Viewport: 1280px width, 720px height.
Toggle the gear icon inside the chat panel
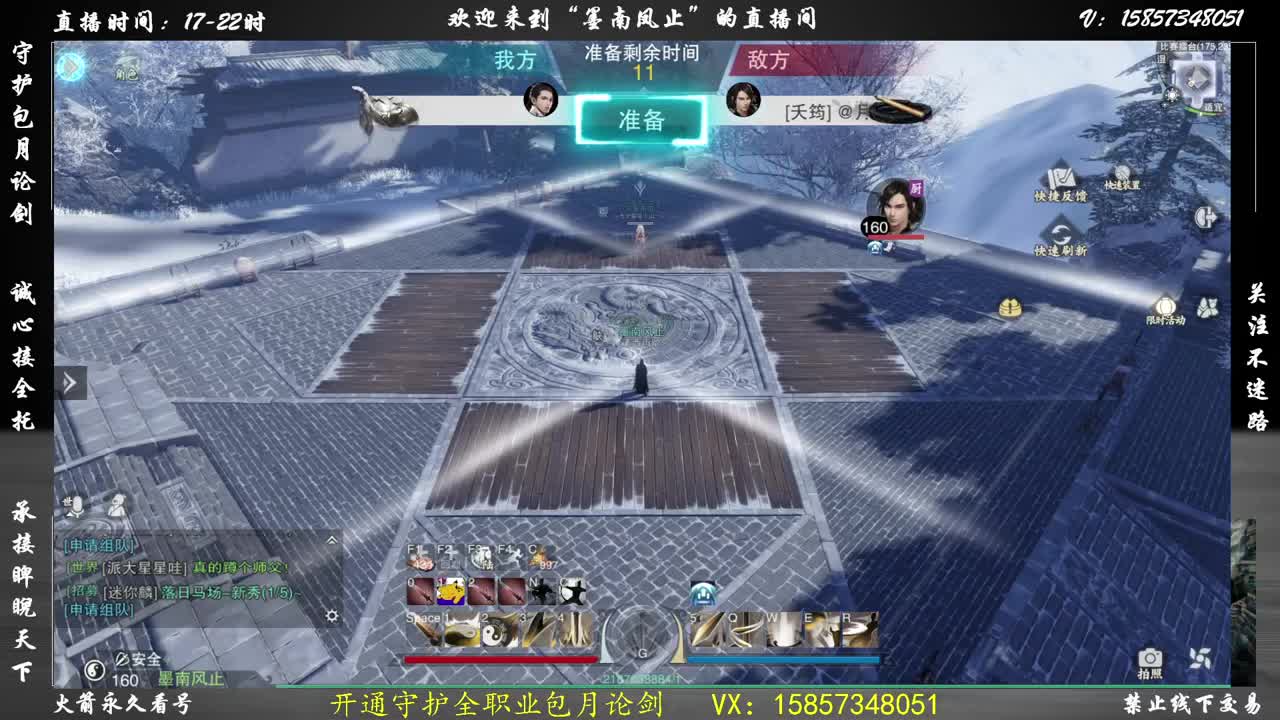click(x=333, y=615)
